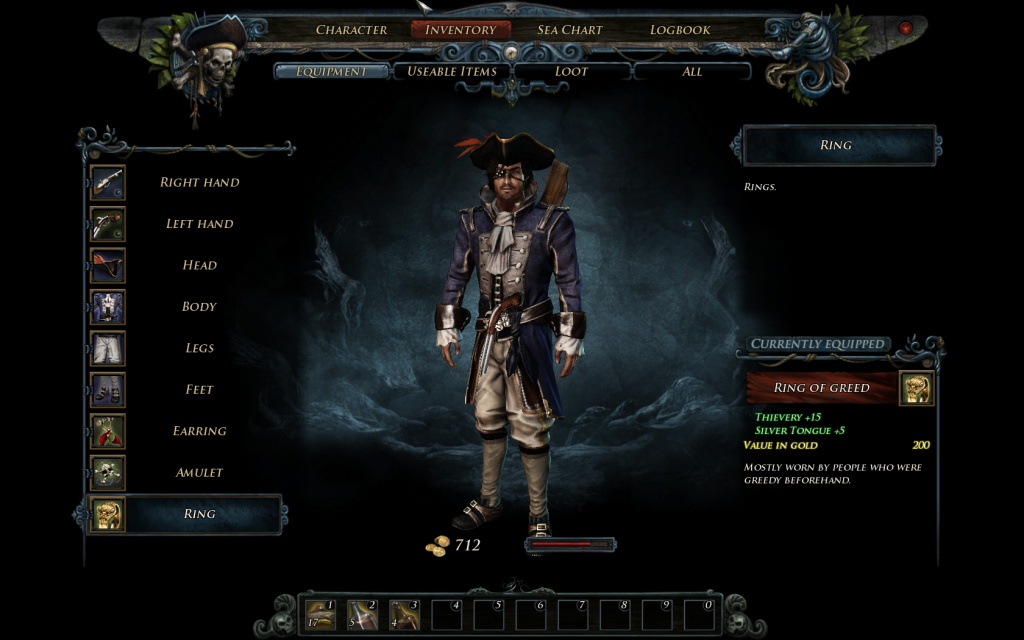This screenshot has height=640, width=1024.
Task: Open the Feet equipment slot
Action: point(199,390)
